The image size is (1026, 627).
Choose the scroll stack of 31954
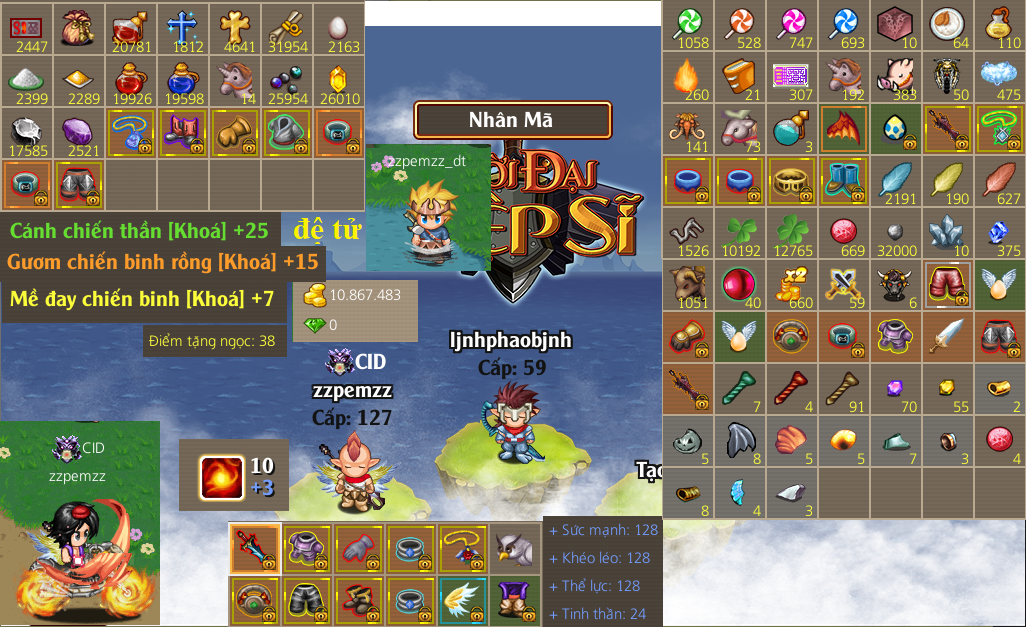pyautogui.click(x=288, y=27)
